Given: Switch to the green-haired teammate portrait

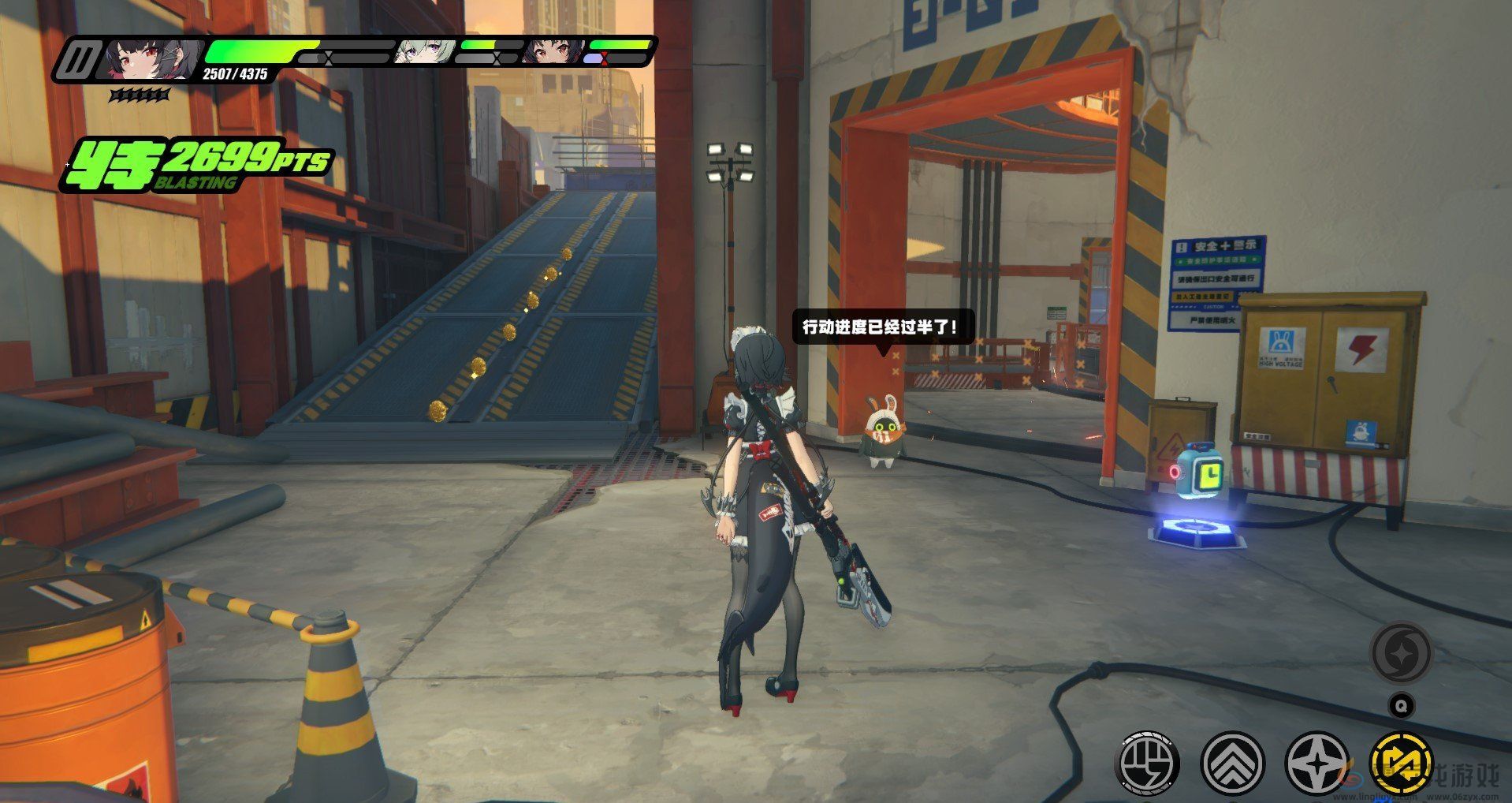Looking at the screenshot, I should pyautogui.click(x=421, y=52).
